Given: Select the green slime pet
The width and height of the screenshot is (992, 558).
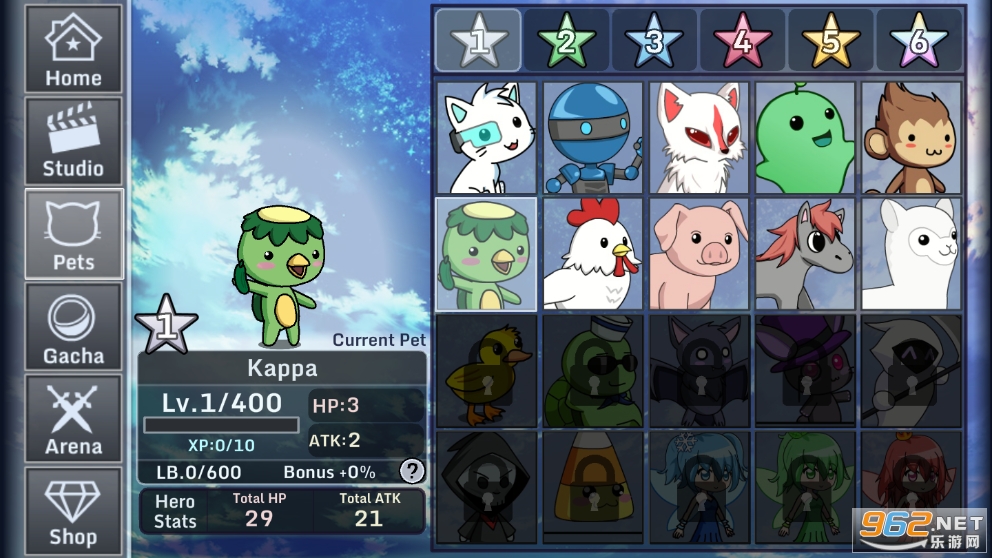Looking at the screenshot, I should (805, 138).
